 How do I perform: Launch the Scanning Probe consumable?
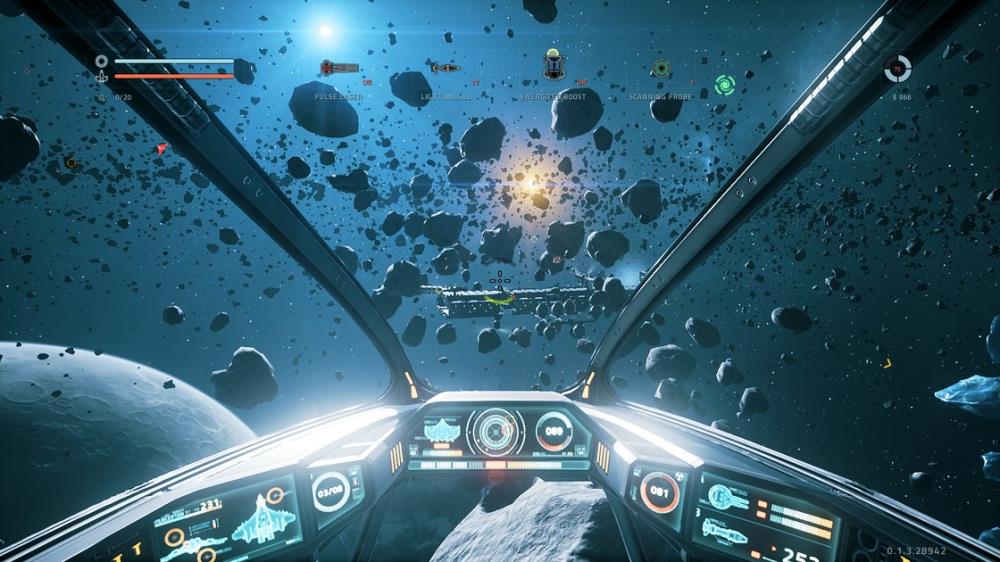[661, 68]
